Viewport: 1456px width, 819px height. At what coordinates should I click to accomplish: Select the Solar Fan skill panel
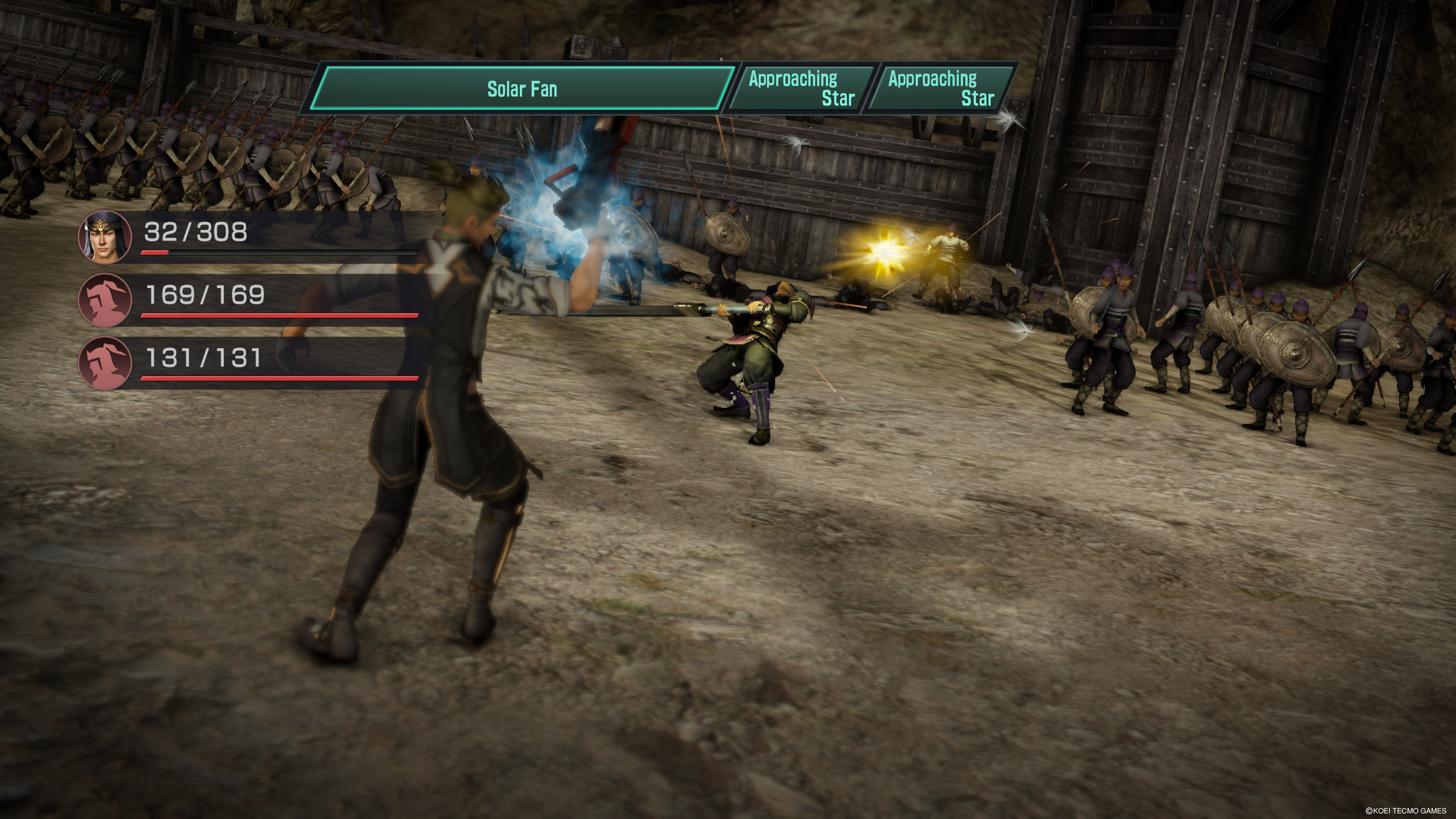[x=521, y=89]
